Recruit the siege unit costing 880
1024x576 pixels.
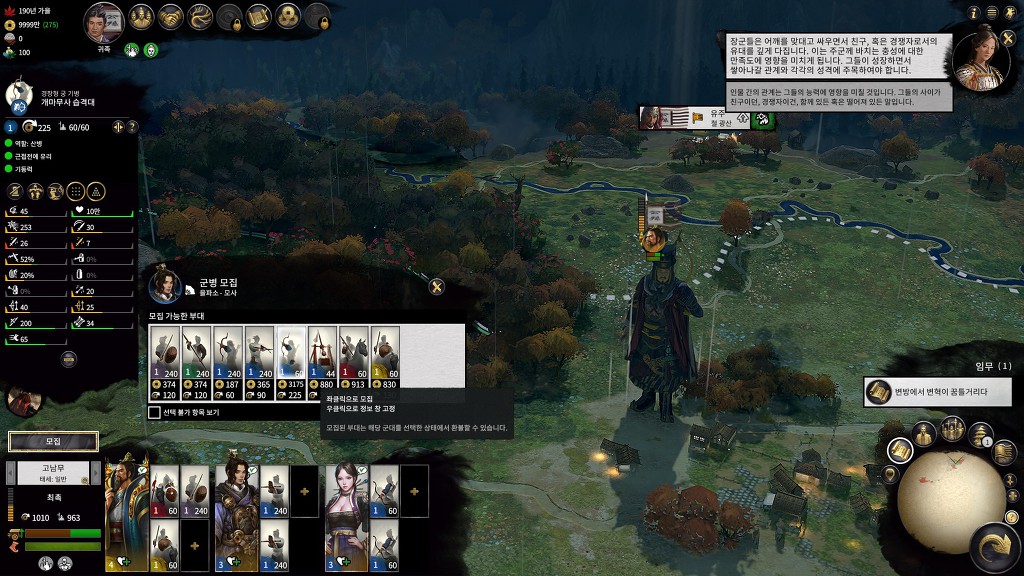322,364
